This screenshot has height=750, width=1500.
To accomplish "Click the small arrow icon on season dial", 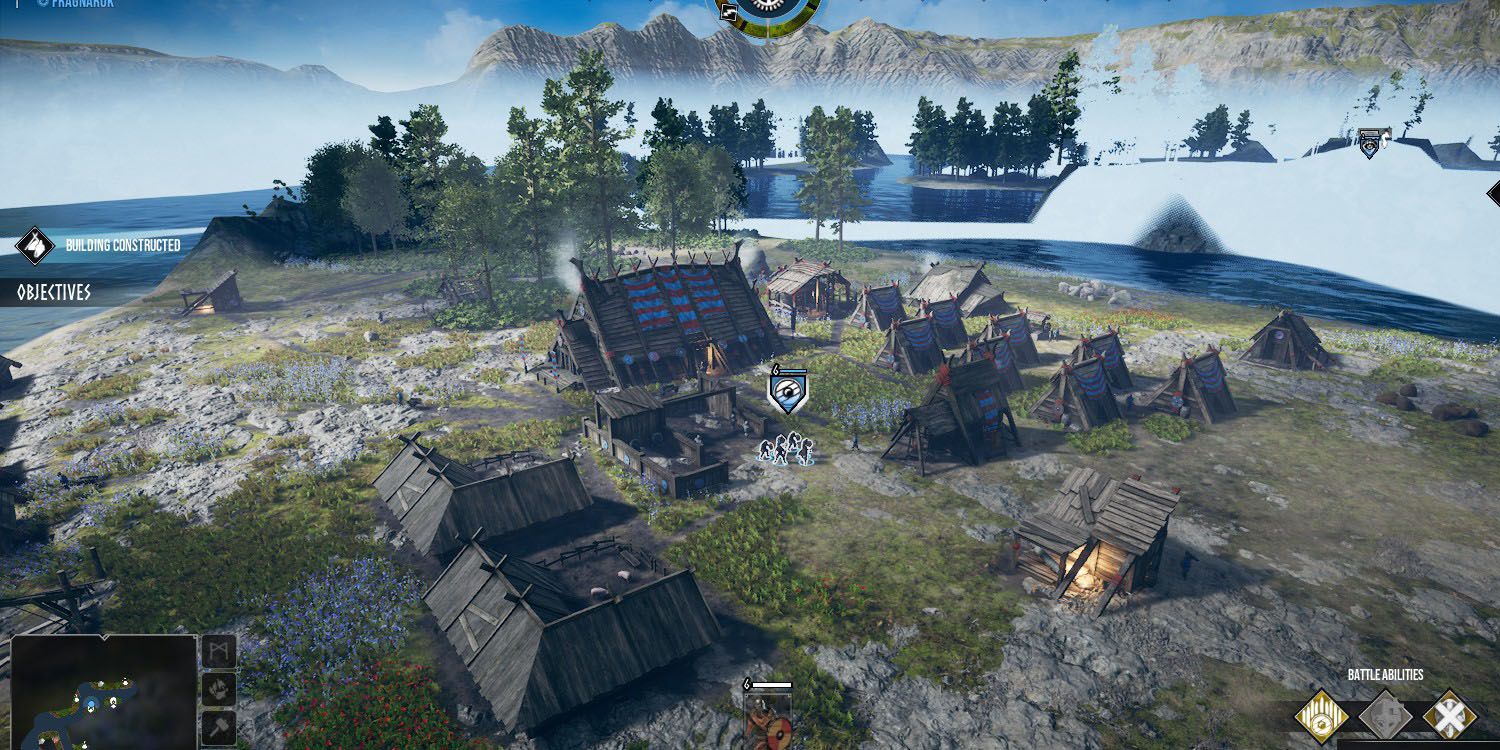I will tap(727, 12).
